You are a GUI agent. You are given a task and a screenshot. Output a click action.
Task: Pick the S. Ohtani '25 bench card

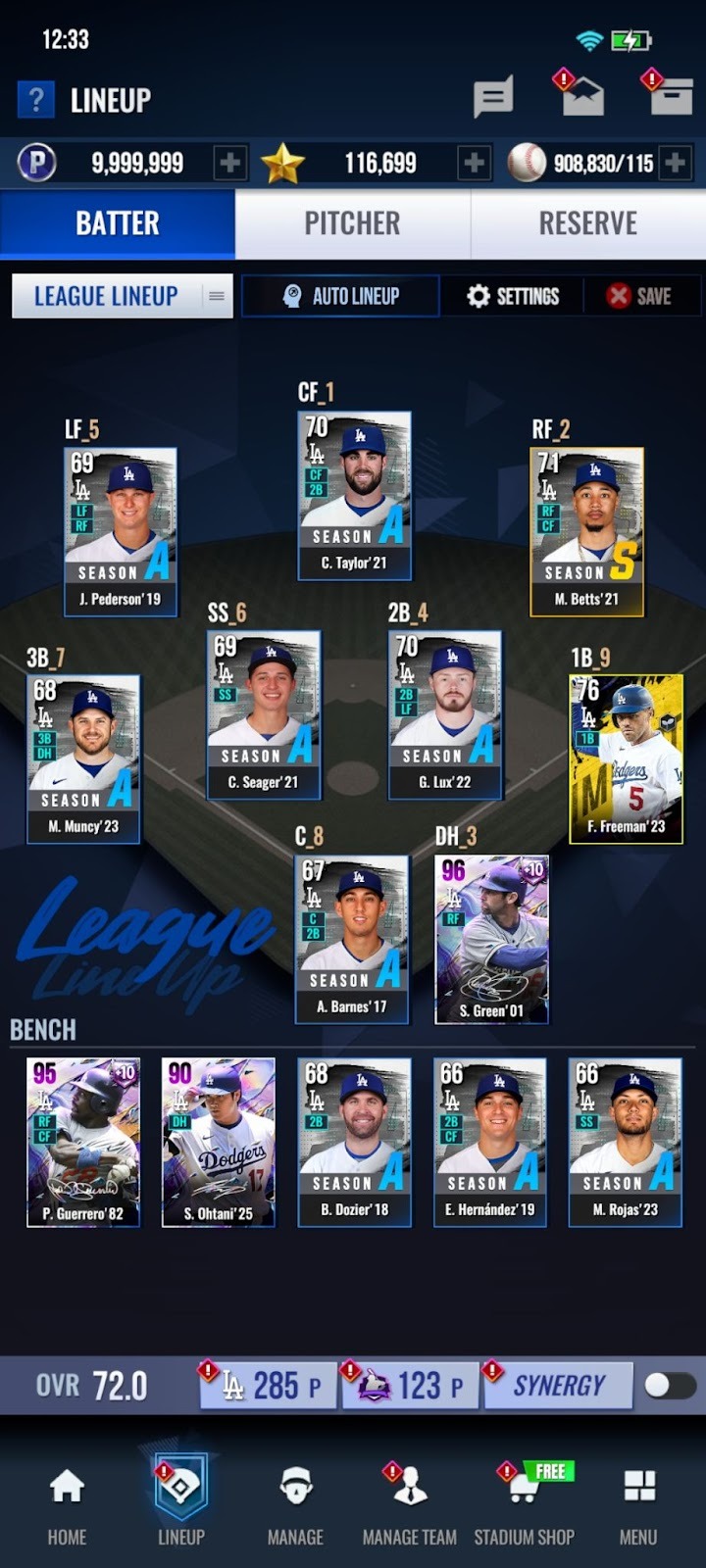click(x=218, y=1142)
